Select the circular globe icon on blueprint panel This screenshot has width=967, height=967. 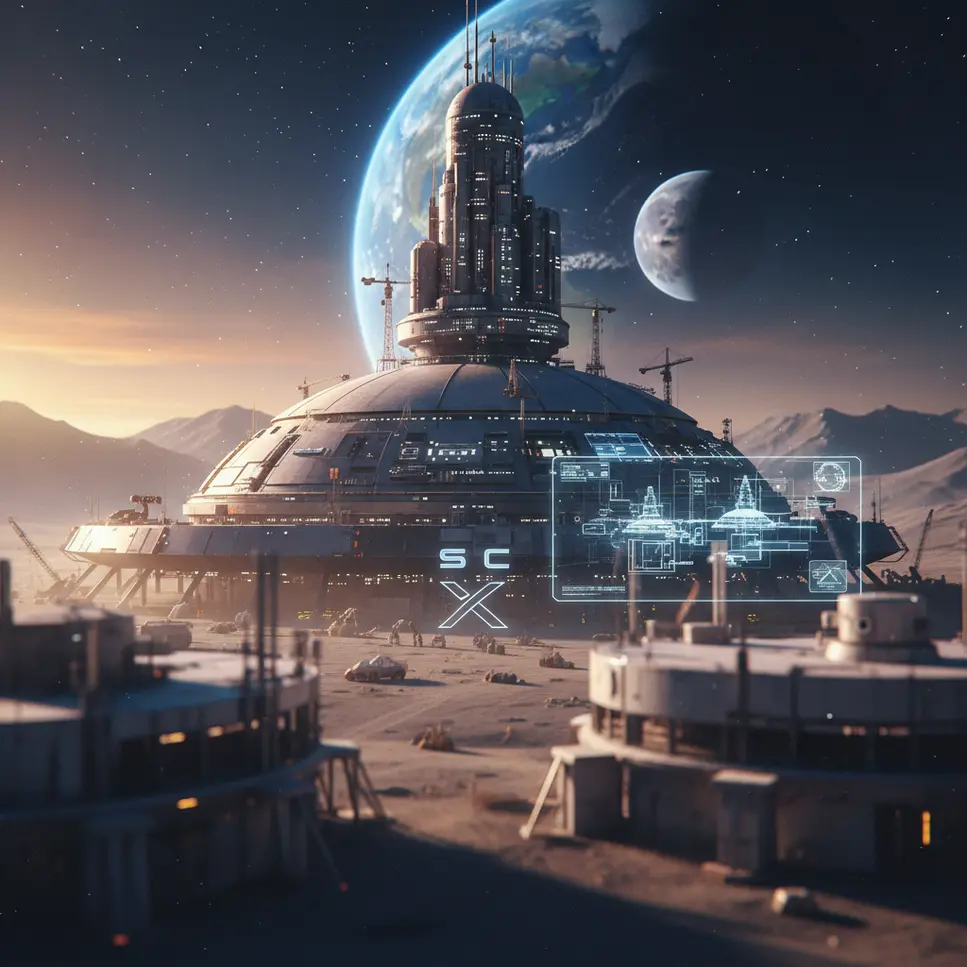click(830, 476)
